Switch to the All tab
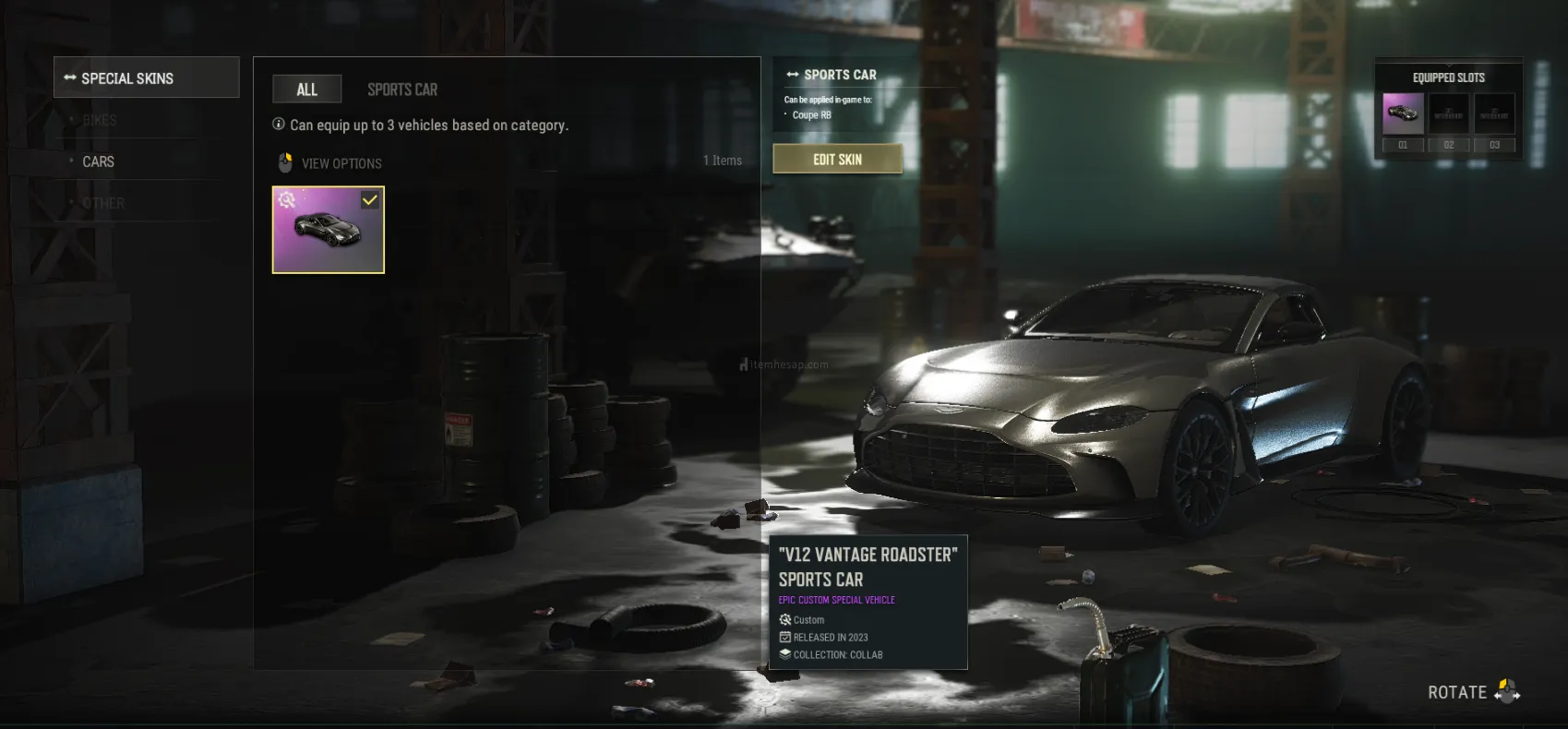Viewport: 1568px width, 729px height. tap(306, 90)
